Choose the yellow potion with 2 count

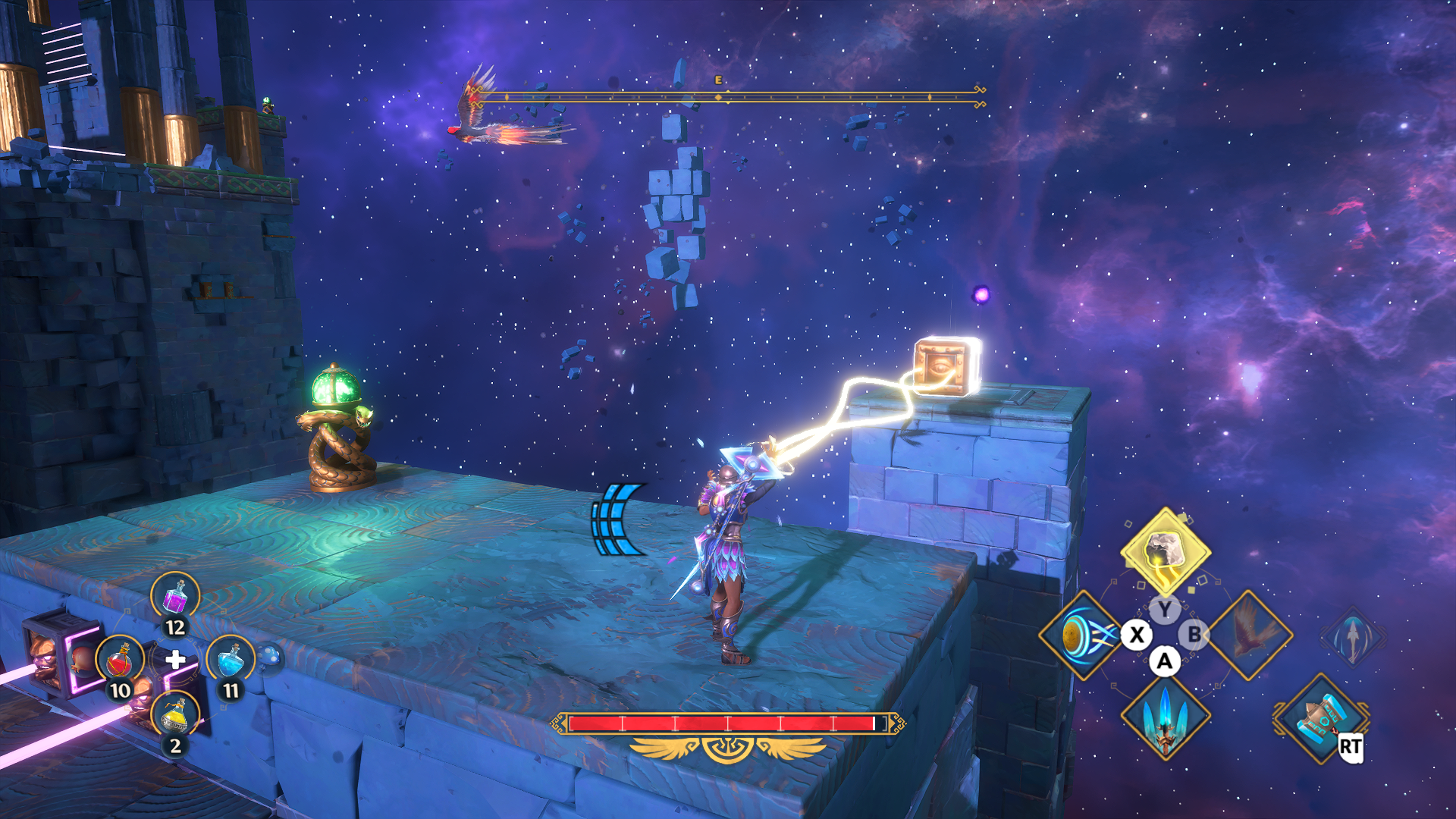point(176,715)
